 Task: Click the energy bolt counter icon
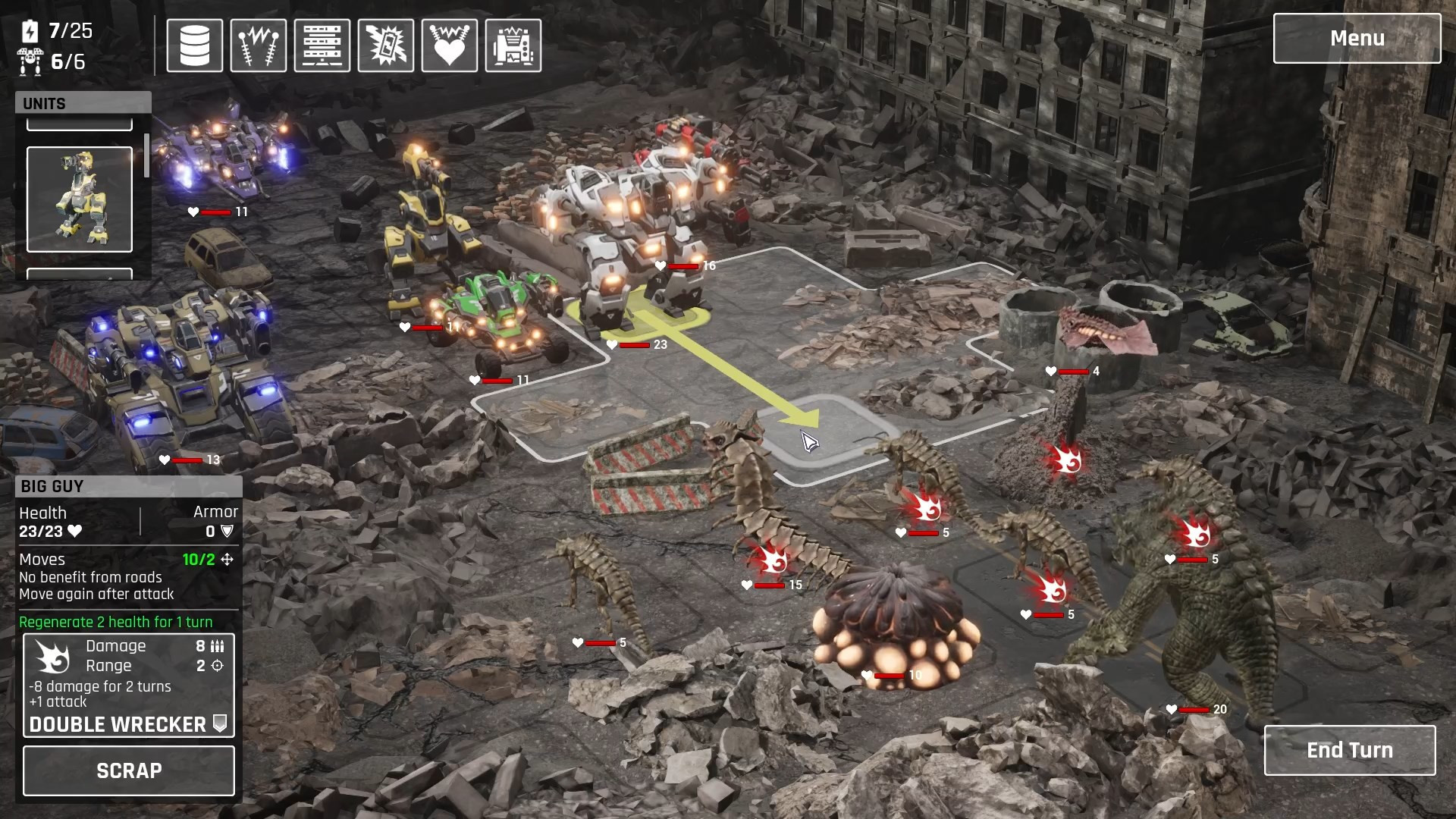coord(28,32)
